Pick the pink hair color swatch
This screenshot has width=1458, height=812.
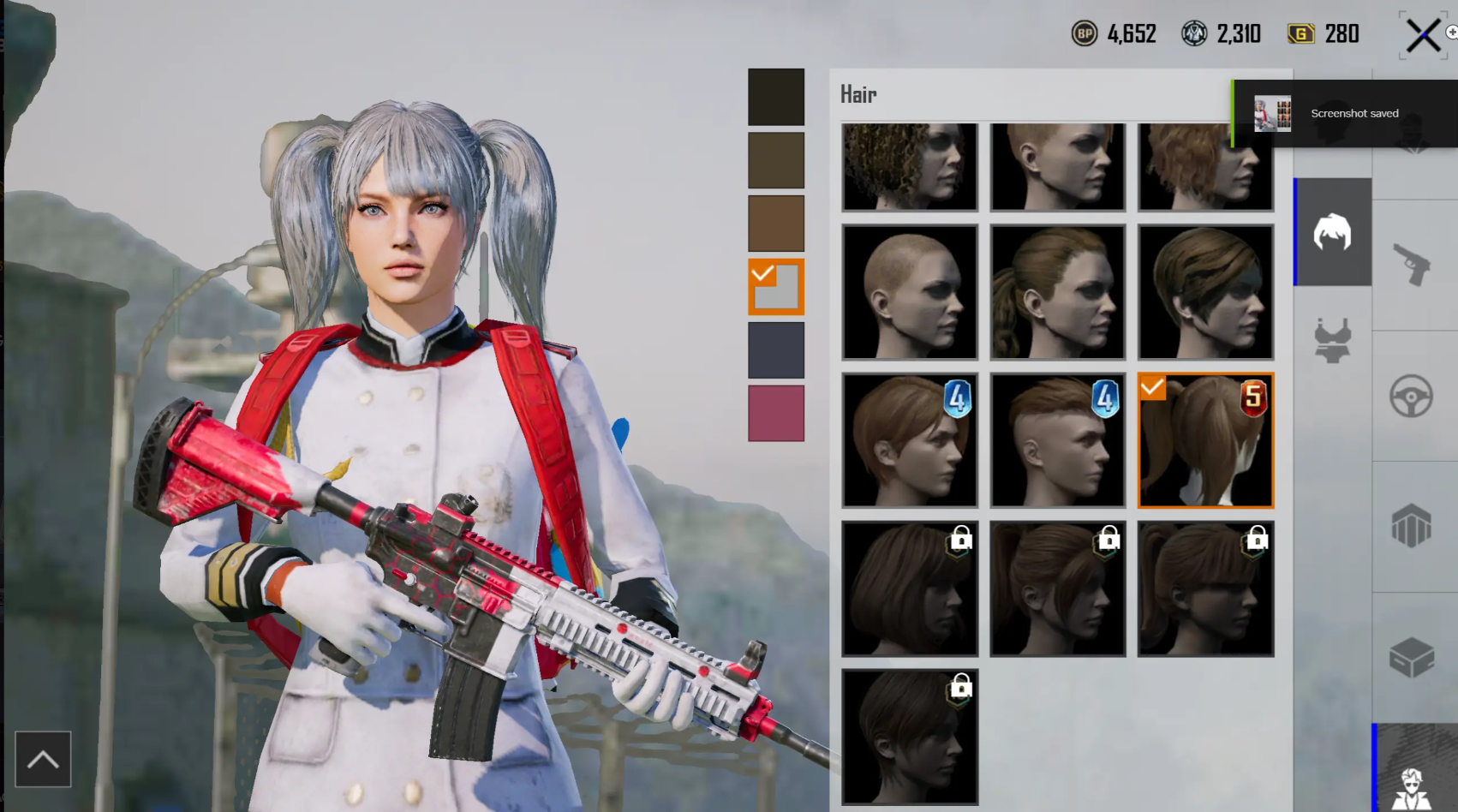click(x=775, y=414)
